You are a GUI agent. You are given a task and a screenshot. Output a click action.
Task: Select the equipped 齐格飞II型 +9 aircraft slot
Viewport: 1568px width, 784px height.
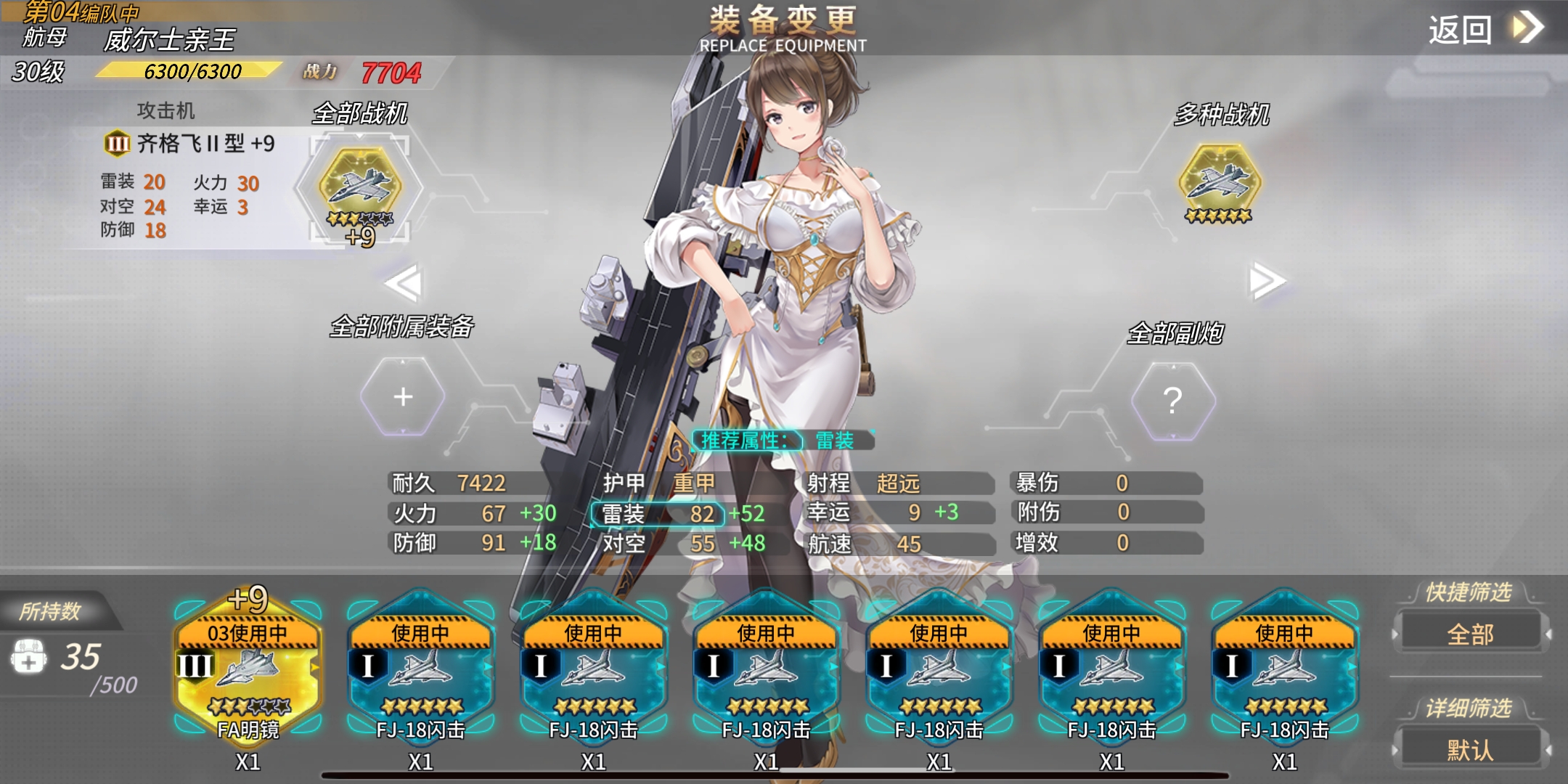point(360,186)
